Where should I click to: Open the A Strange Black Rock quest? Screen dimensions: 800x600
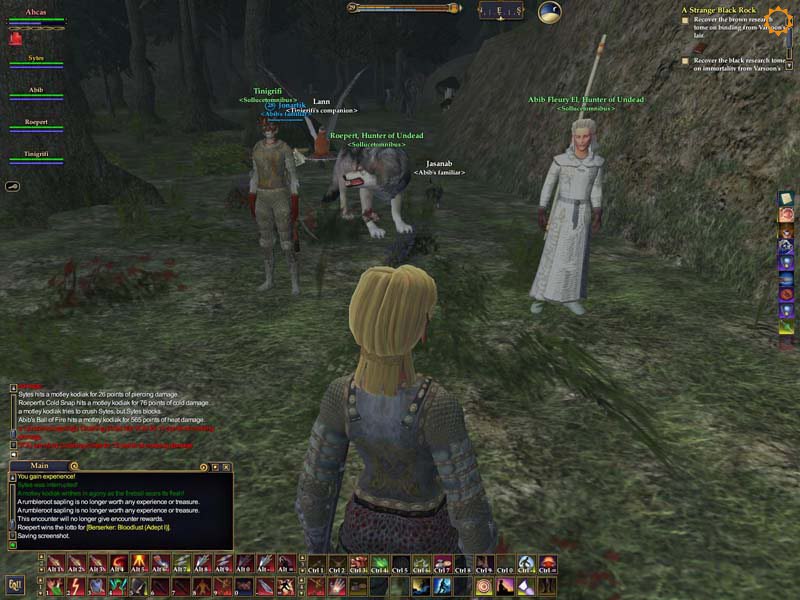[x=718, y=9]
